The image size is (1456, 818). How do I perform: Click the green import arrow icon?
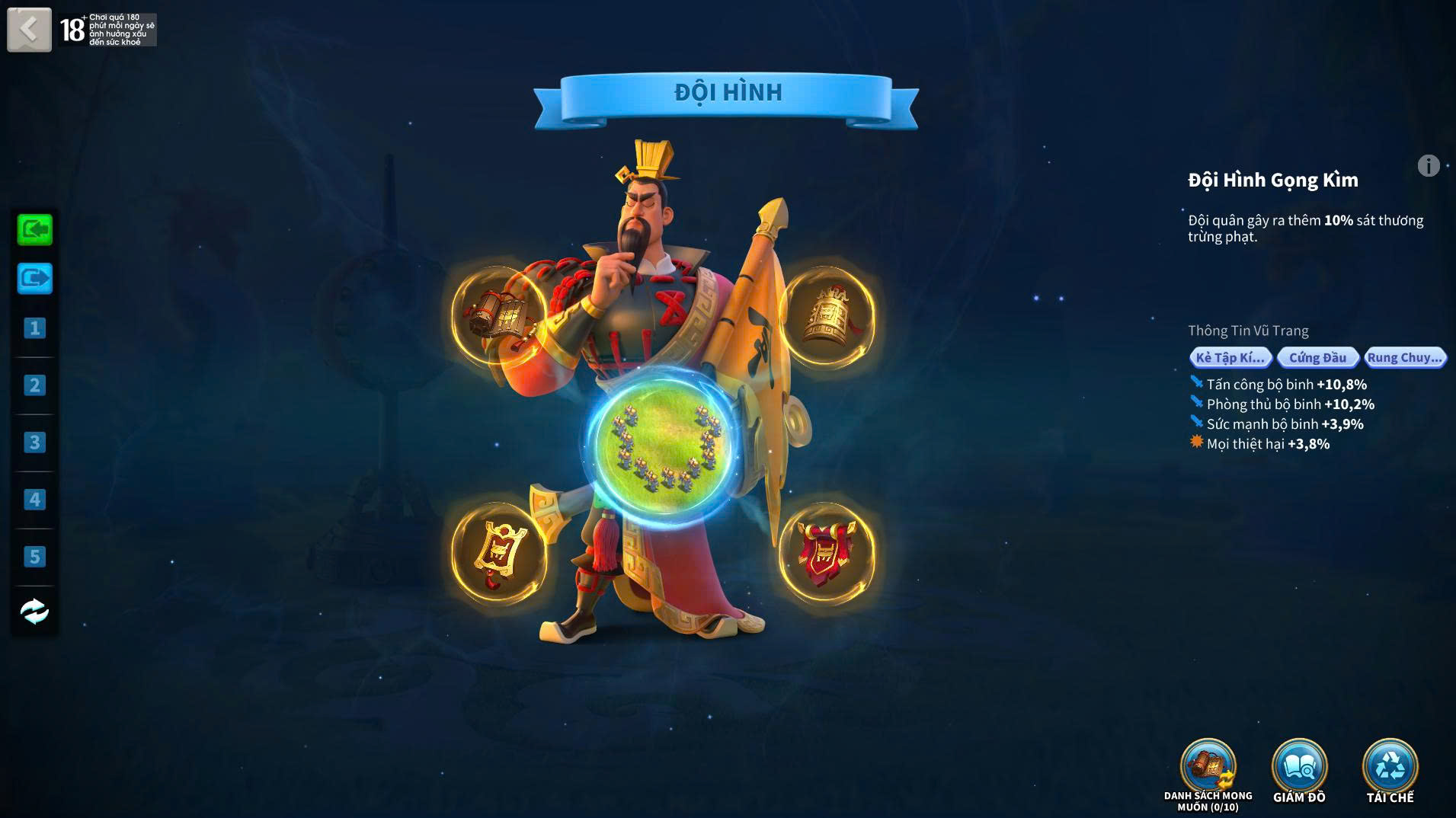point(35,229)
